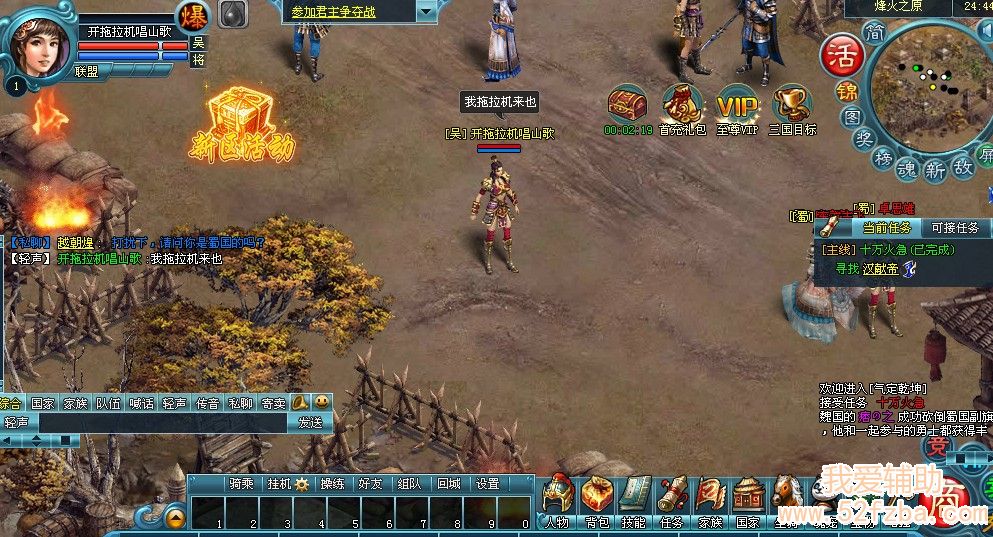
Task: Click the 回城 return to town button
Action: [449, 483]
